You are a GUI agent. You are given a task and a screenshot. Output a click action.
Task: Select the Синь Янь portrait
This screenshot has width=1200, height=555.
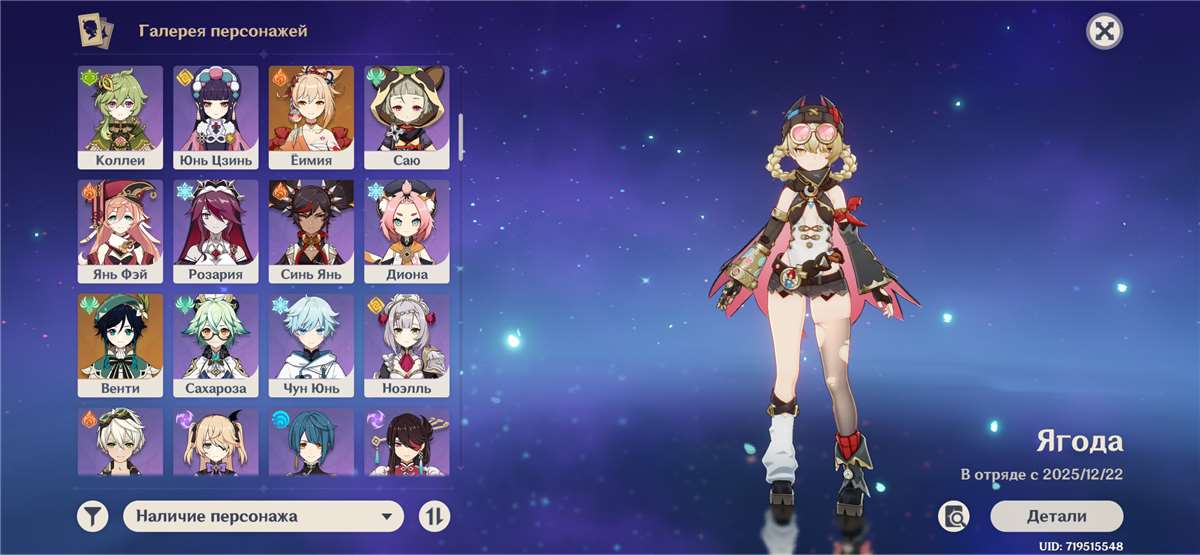pos(311,231)
